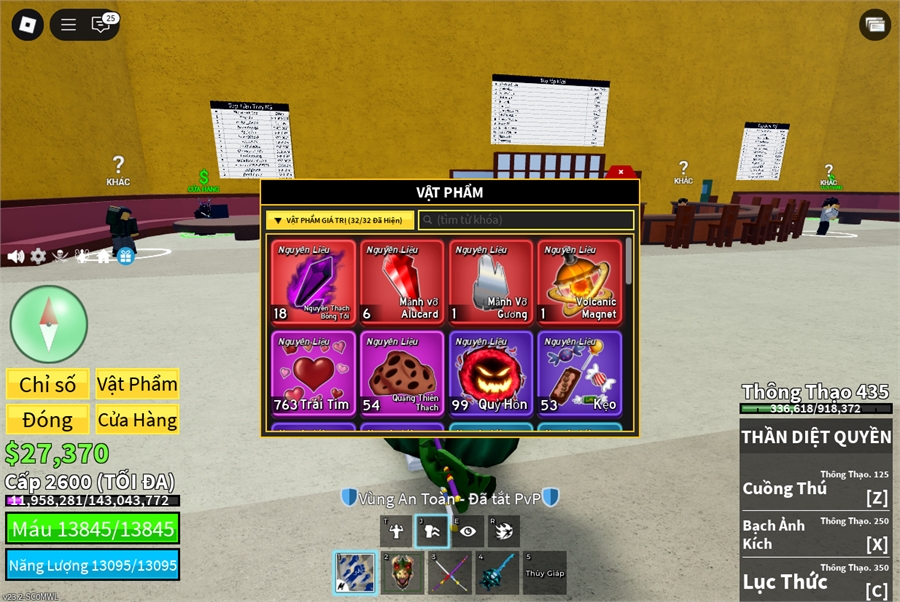Open the Roblox chat overlay
Image resolution: width=900 pixels, height=602 pixels.
click(x=100, y=25)
